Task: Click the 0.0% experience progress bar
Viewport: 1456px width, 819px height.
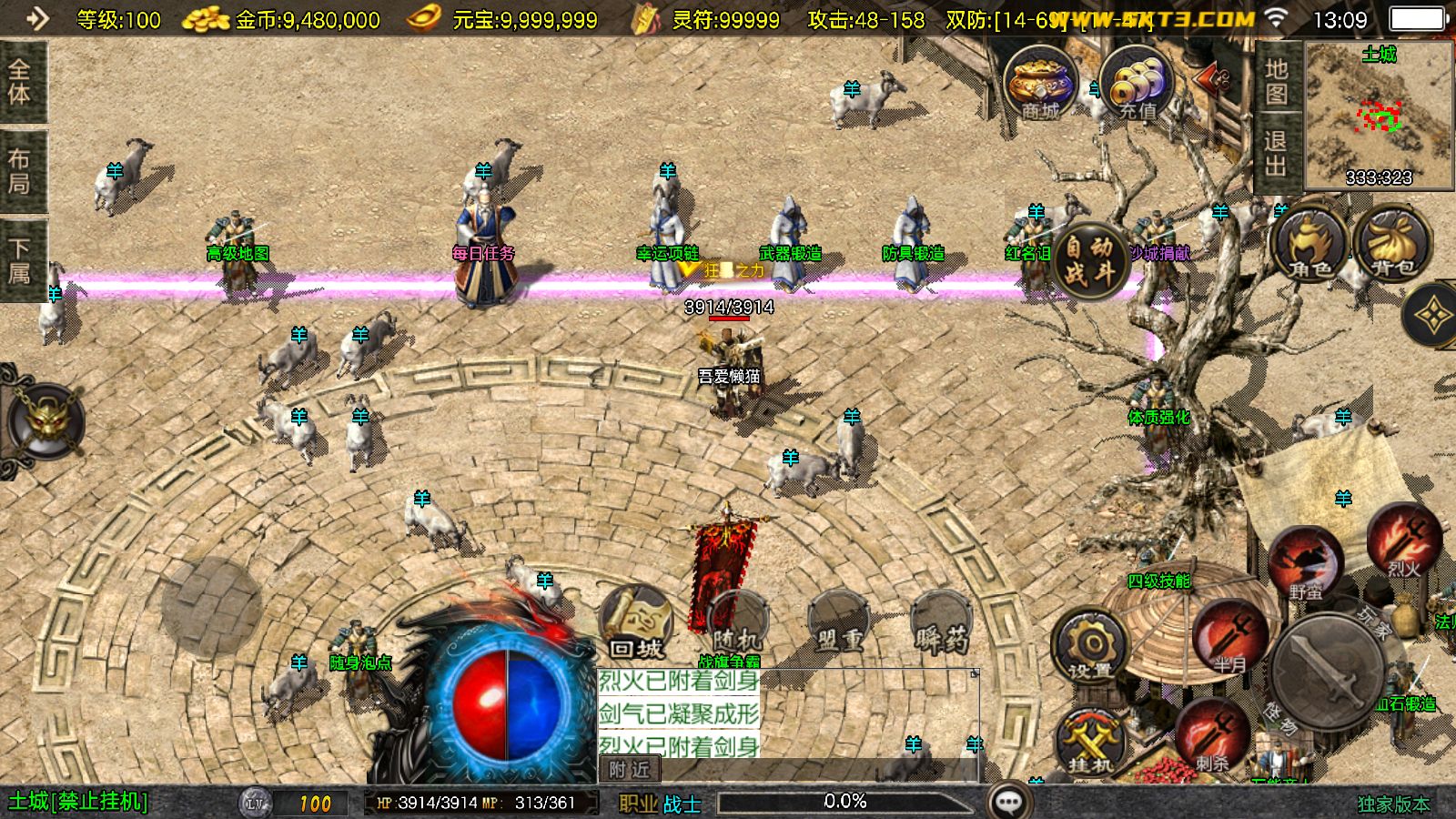Action: coord(844,802)
